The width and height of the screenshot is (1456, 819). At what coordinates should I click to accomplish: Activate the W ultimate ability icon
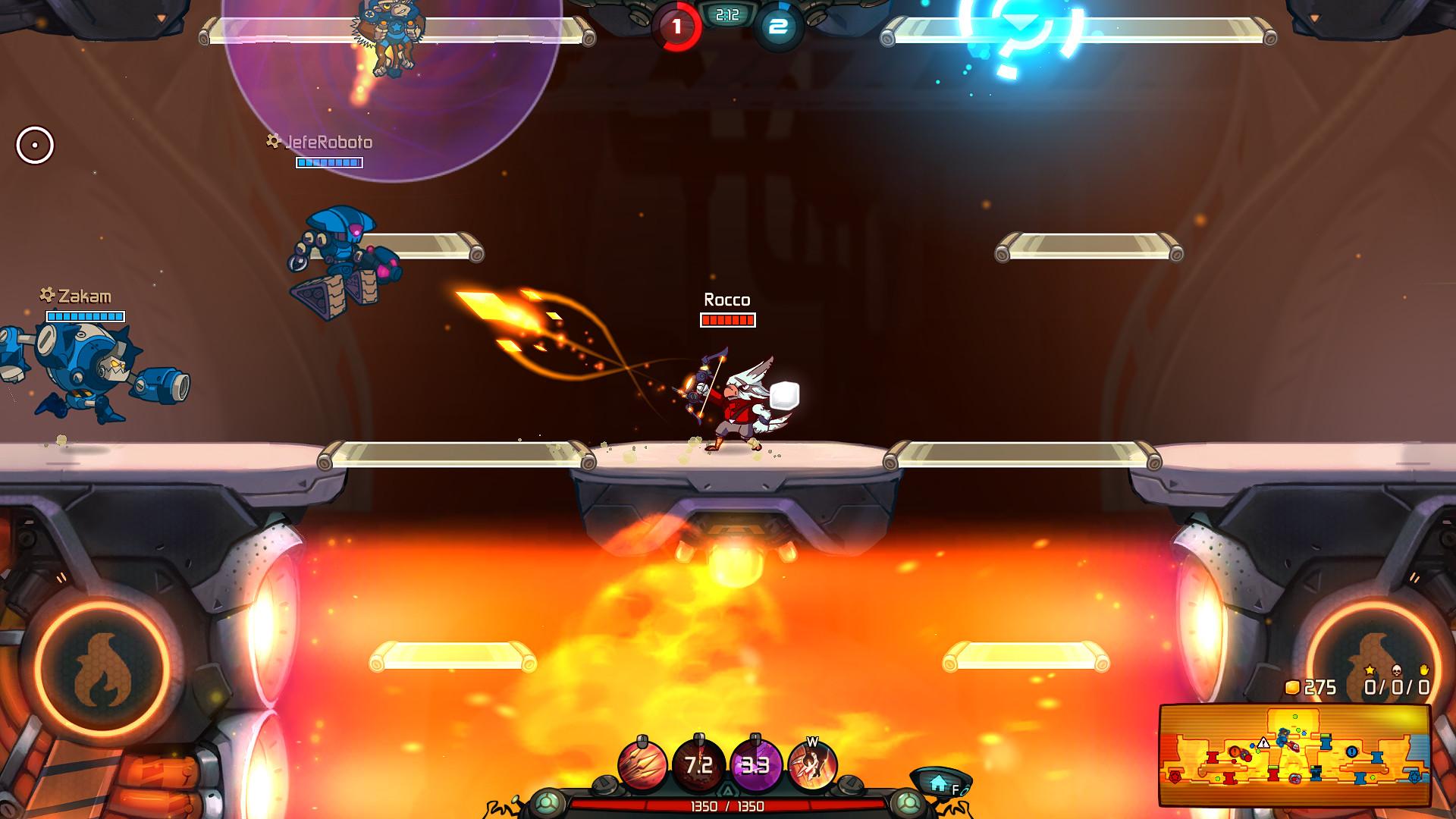click(x=814, y=766)
